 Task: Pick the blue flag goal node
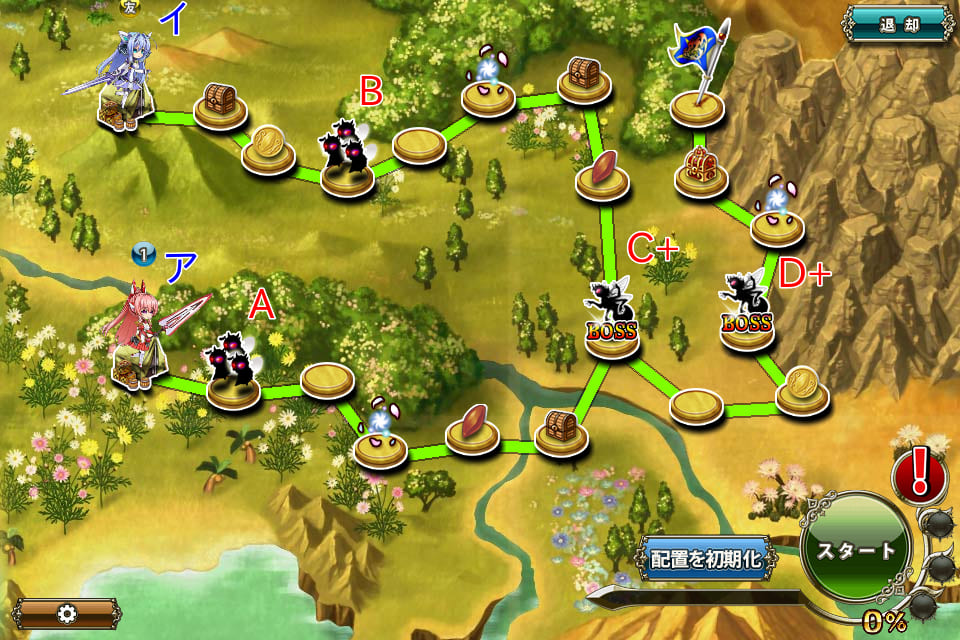699,80
